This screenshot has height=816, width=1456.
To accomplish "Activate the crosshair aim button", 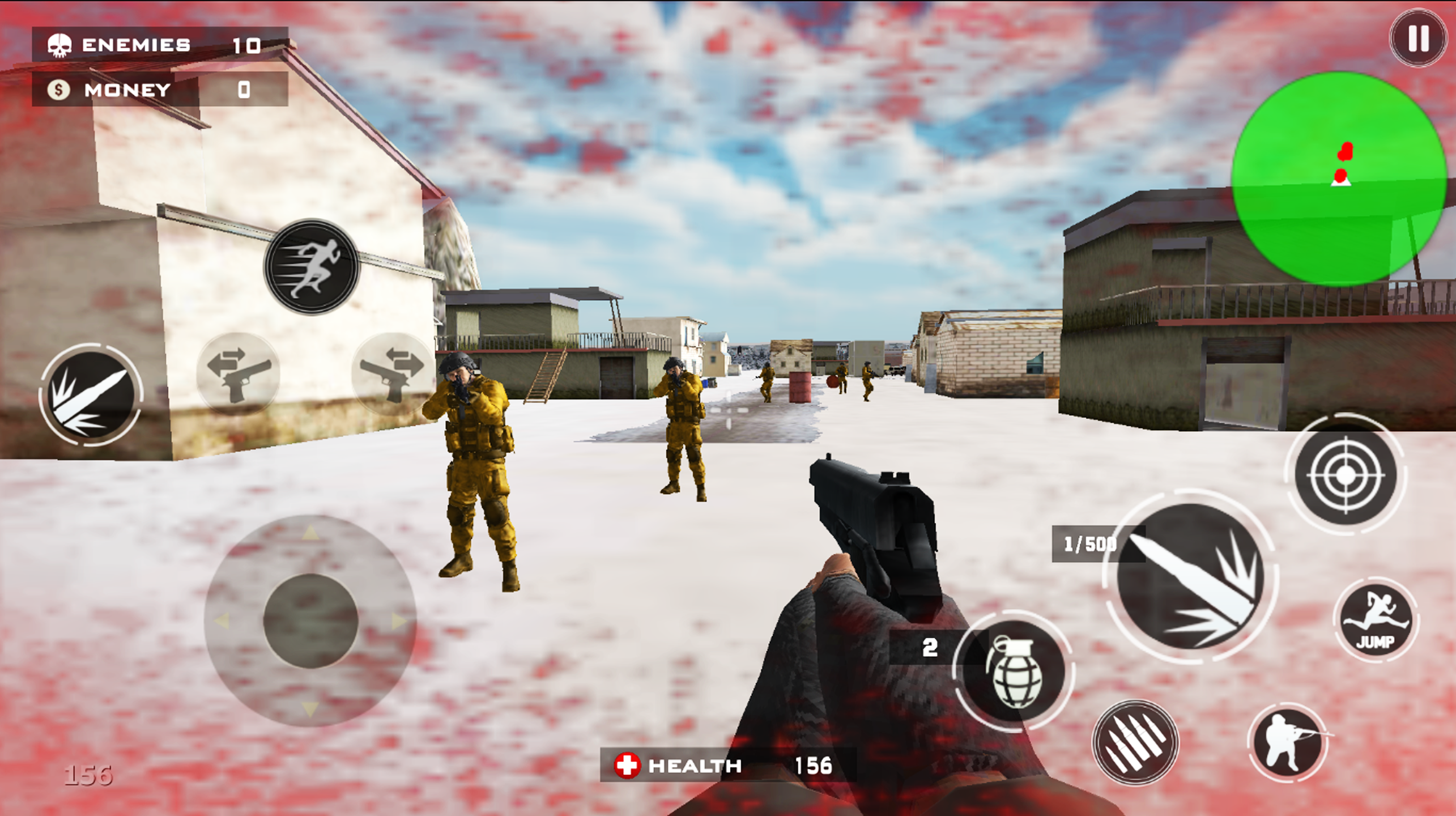I will coord(1346,475).
